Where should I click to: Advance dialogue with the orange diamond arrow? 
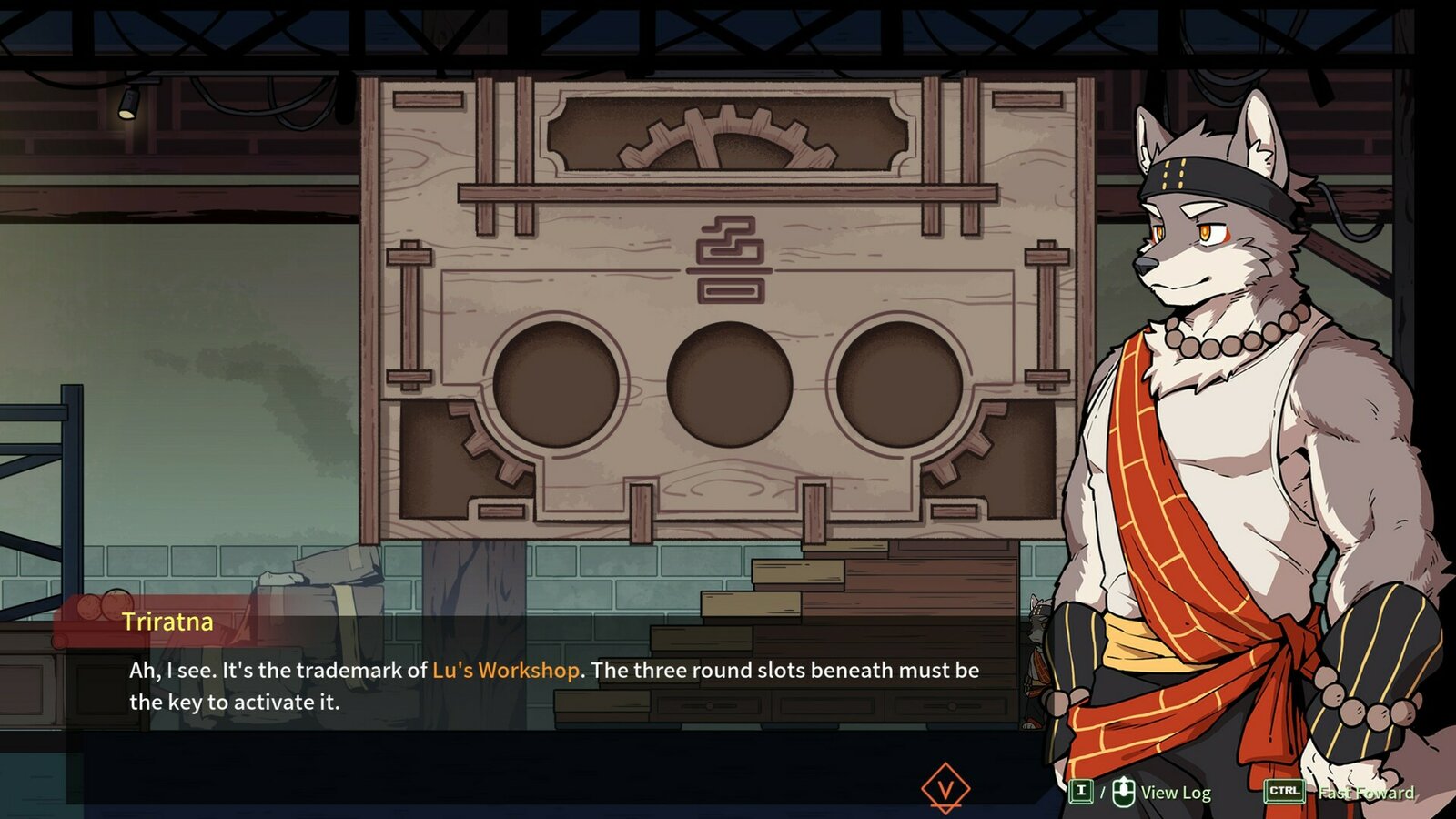pyautogui.click(x=945, y=788)
